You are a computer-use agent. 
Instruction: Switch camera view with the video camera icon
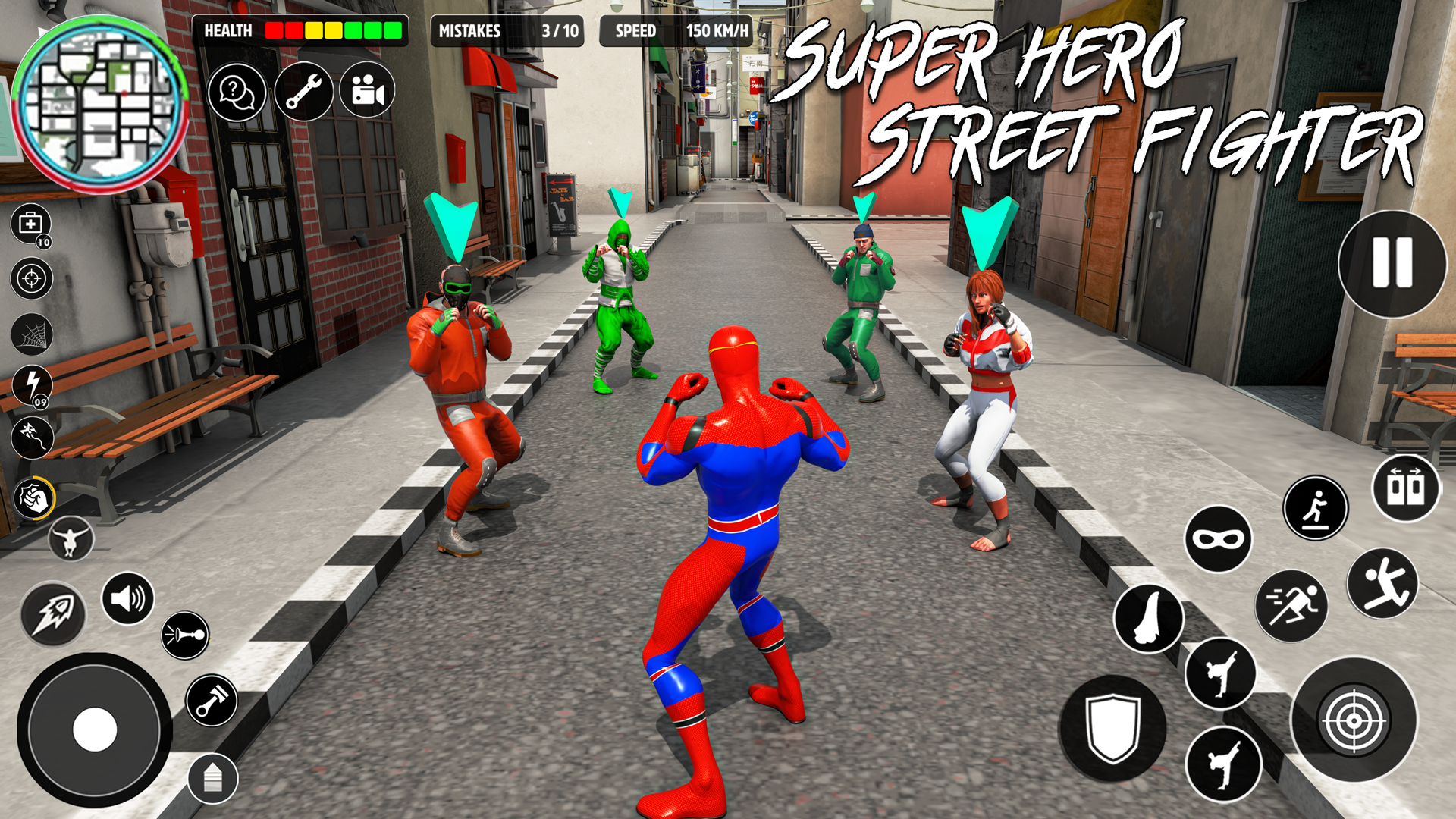pyautogui.click(x=368, y=91)
